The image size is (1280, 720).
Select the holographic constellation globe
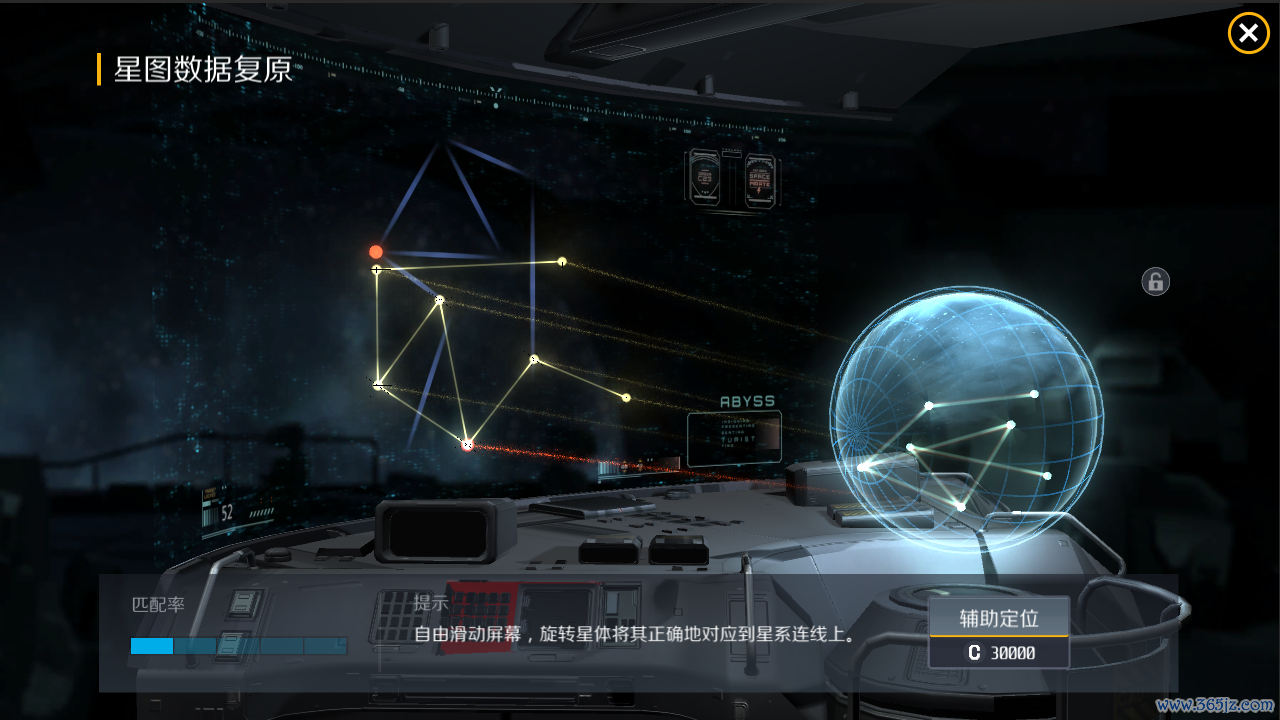pos(966,418)
